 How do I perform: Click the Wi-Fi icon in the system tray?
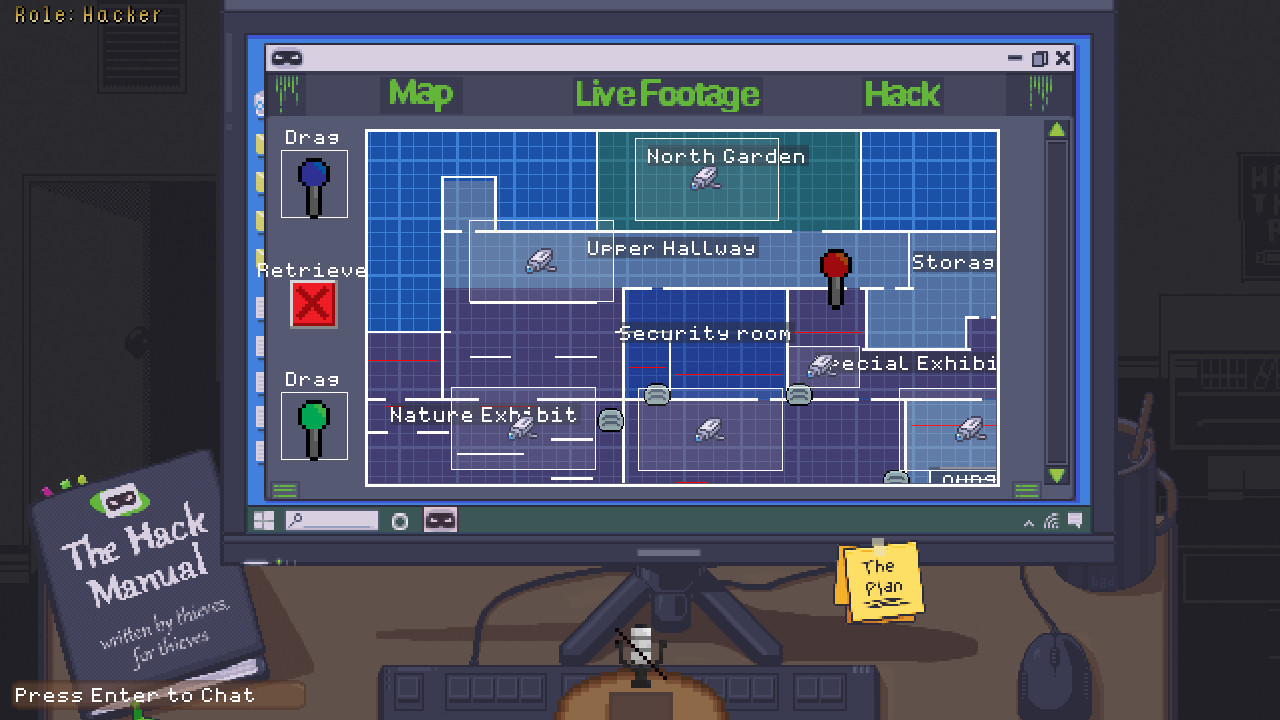point(1051,519)
